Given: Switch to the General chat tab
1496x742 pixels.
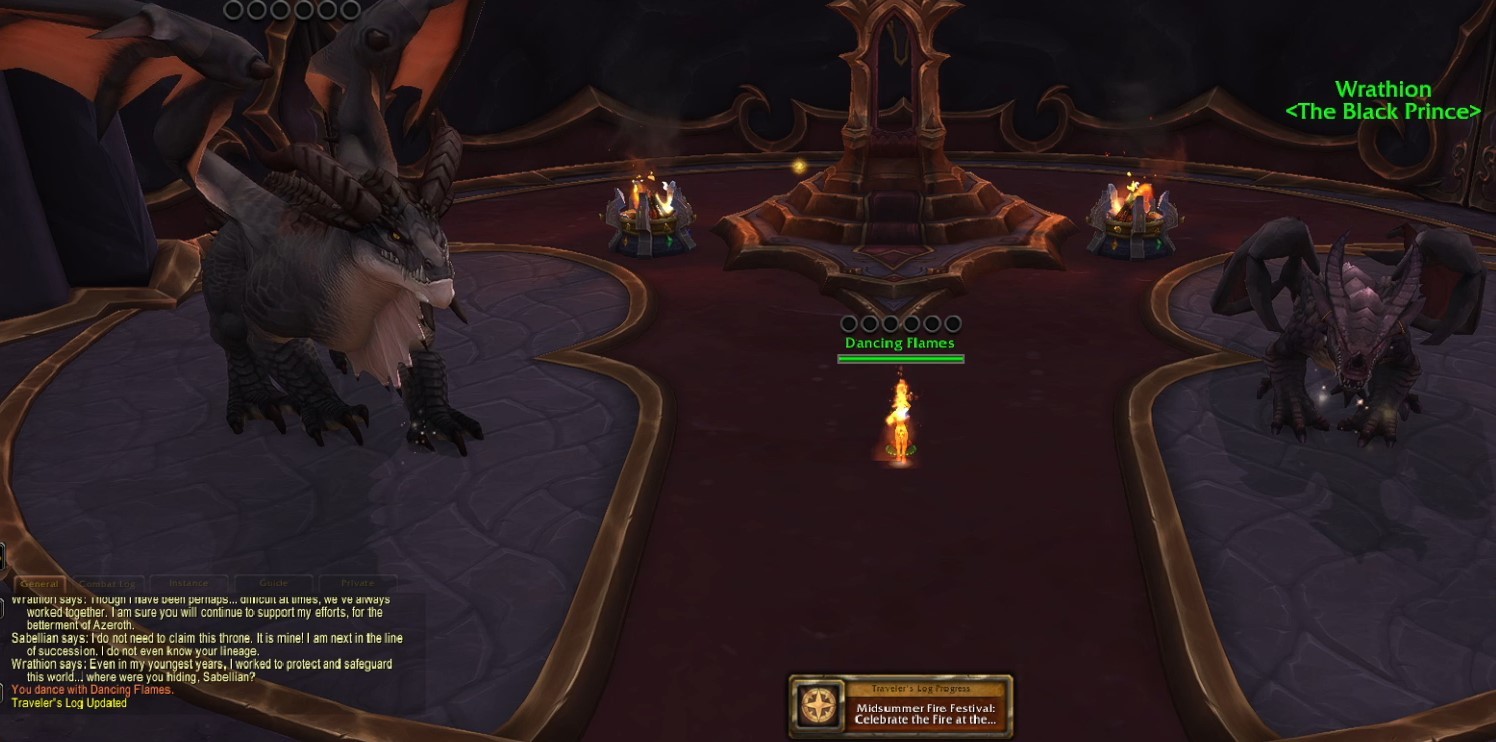Looking at the screenshot, I should pyautogui.click(x=40, y=583).
